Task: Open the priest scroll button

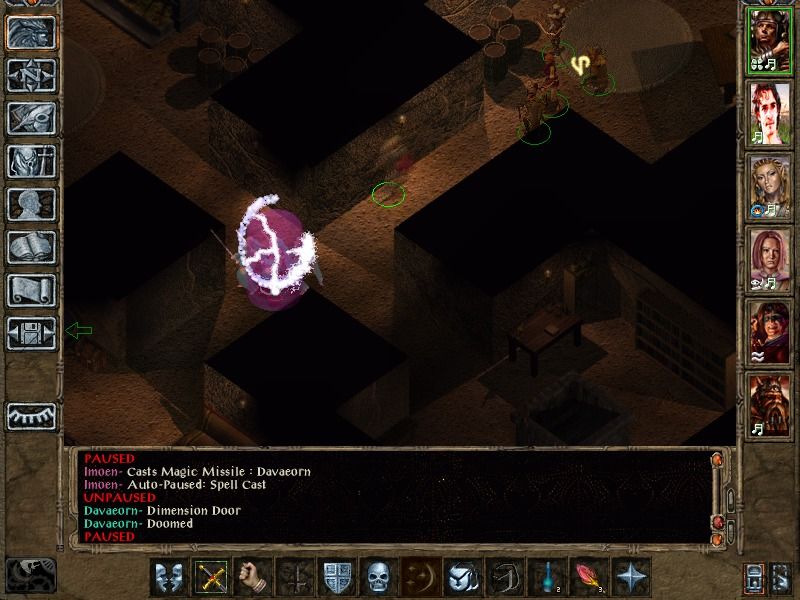Action: pyautogui.click(x=31, y=290)
